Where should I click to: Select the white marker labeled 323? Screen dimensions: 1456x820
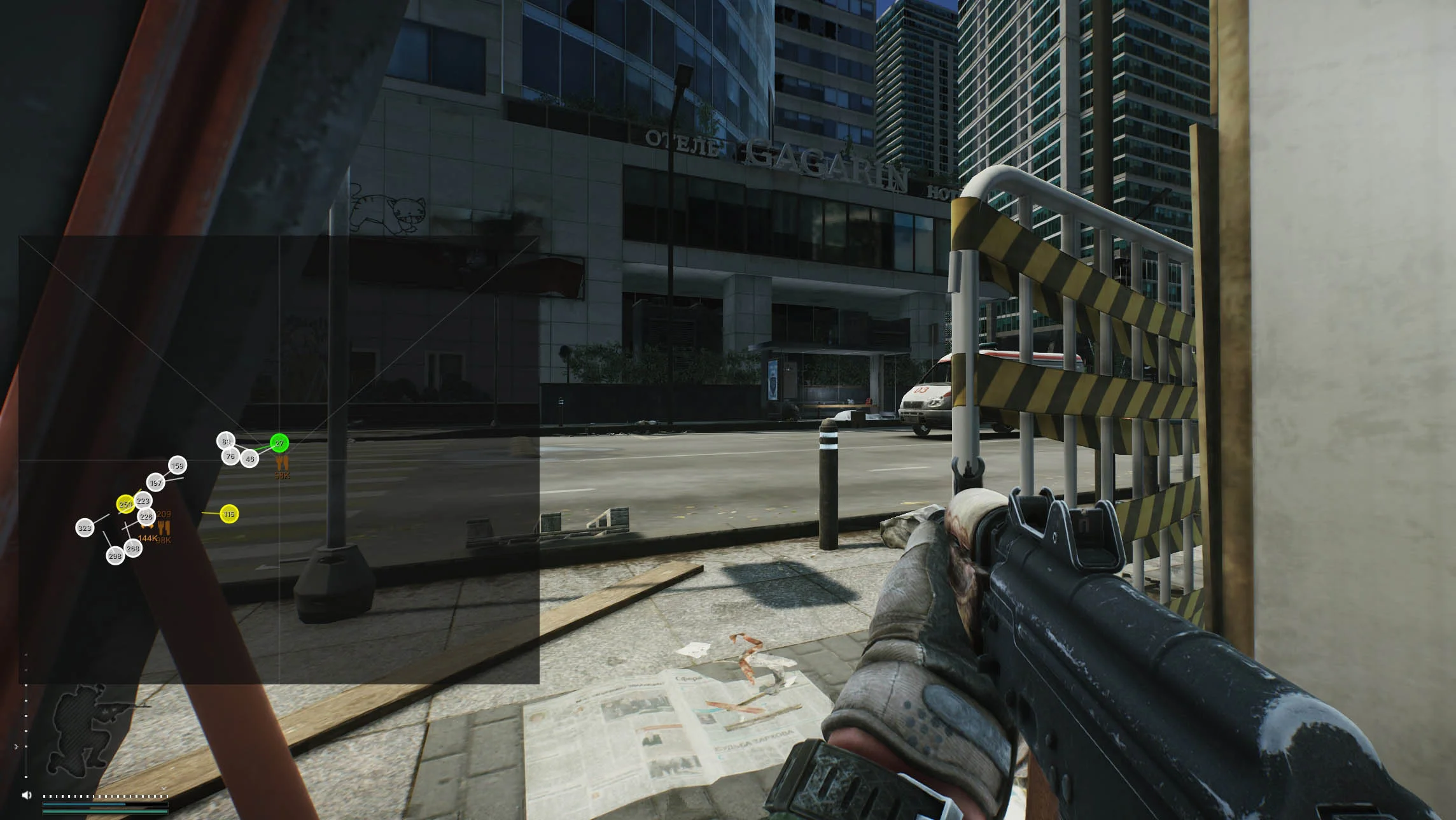[x=85, y=528]
